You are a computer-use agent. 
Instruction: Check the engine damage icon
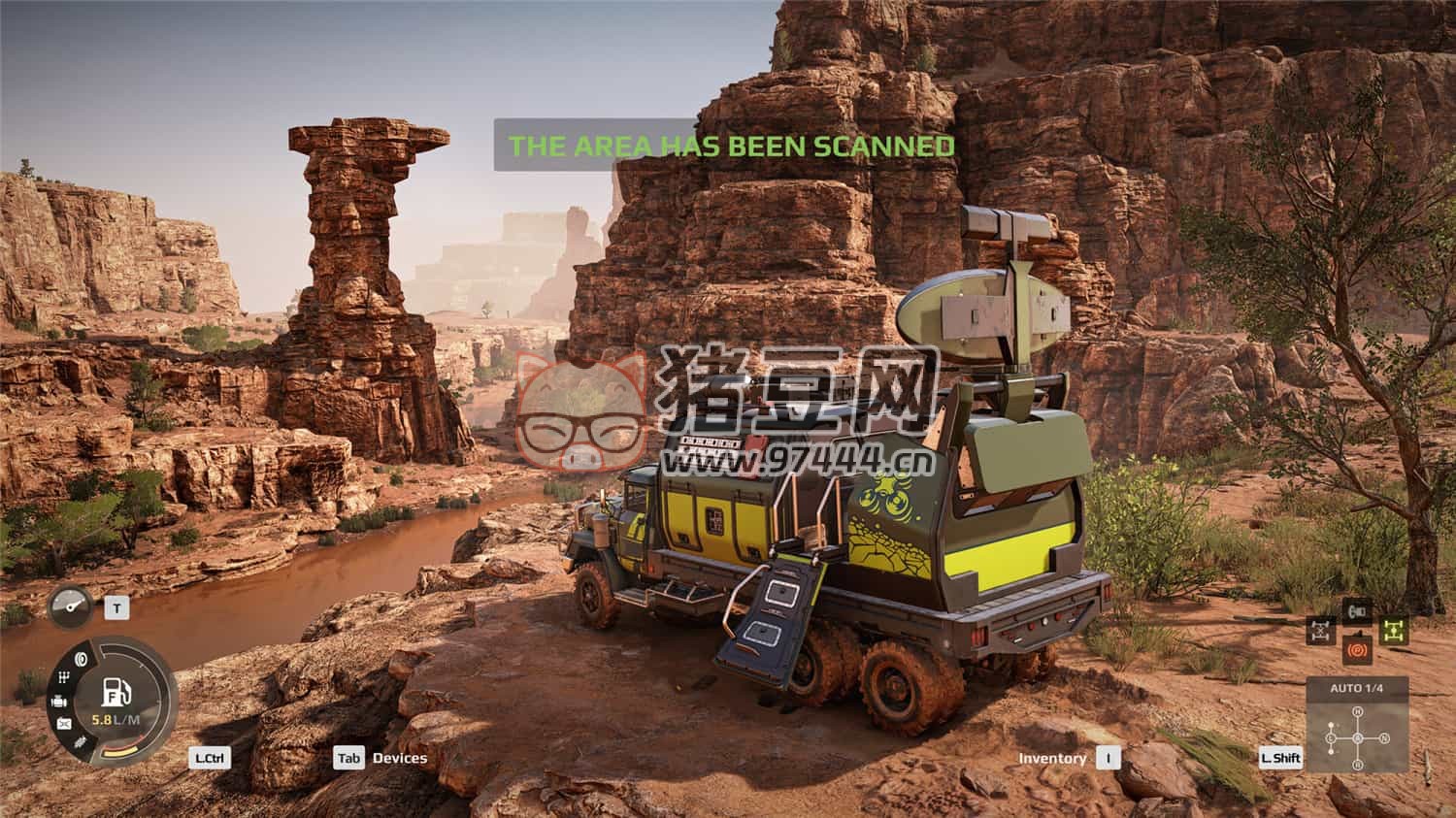pos(60,700)
